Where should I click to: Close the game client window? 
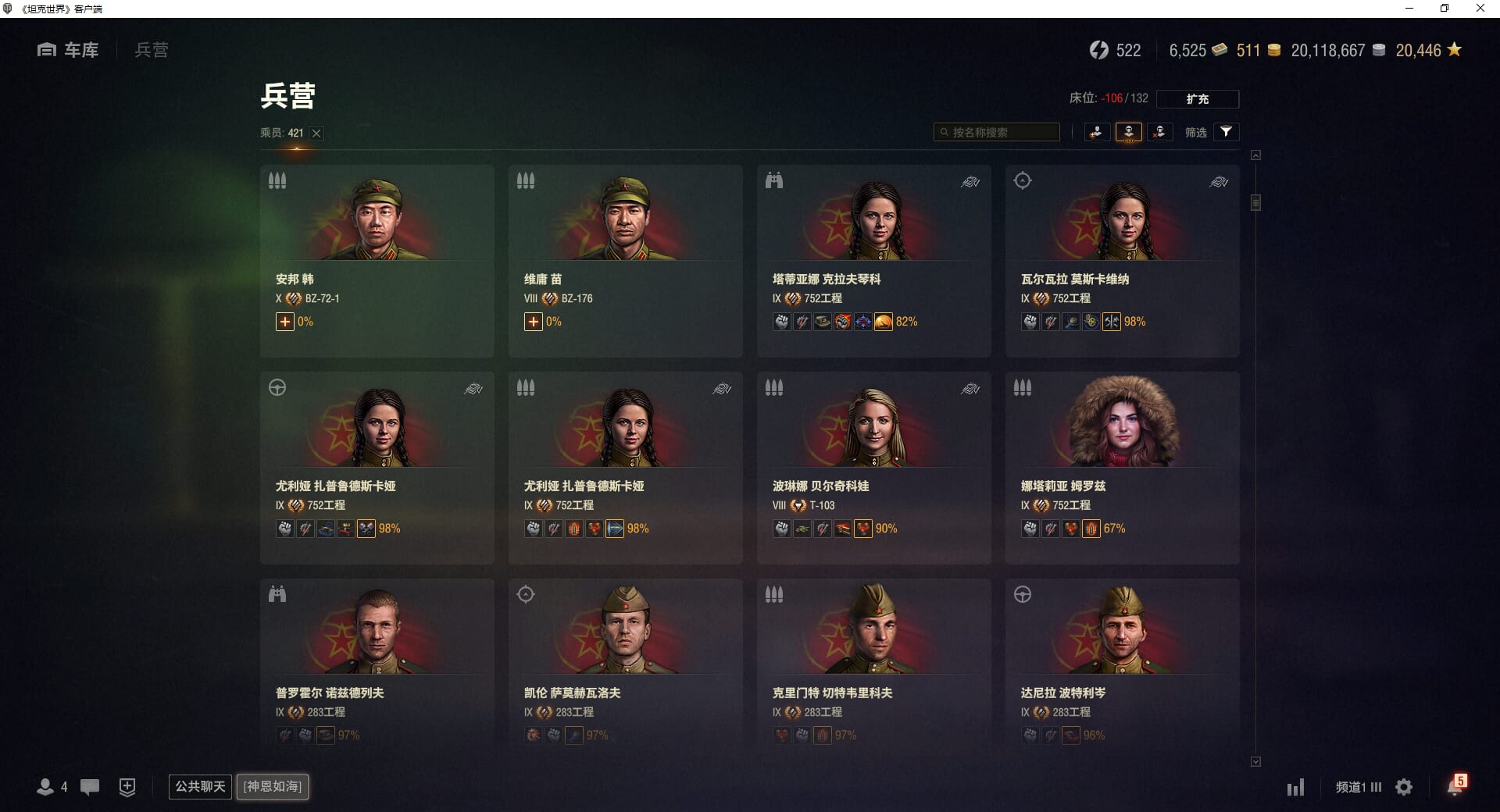point(1480,9)
